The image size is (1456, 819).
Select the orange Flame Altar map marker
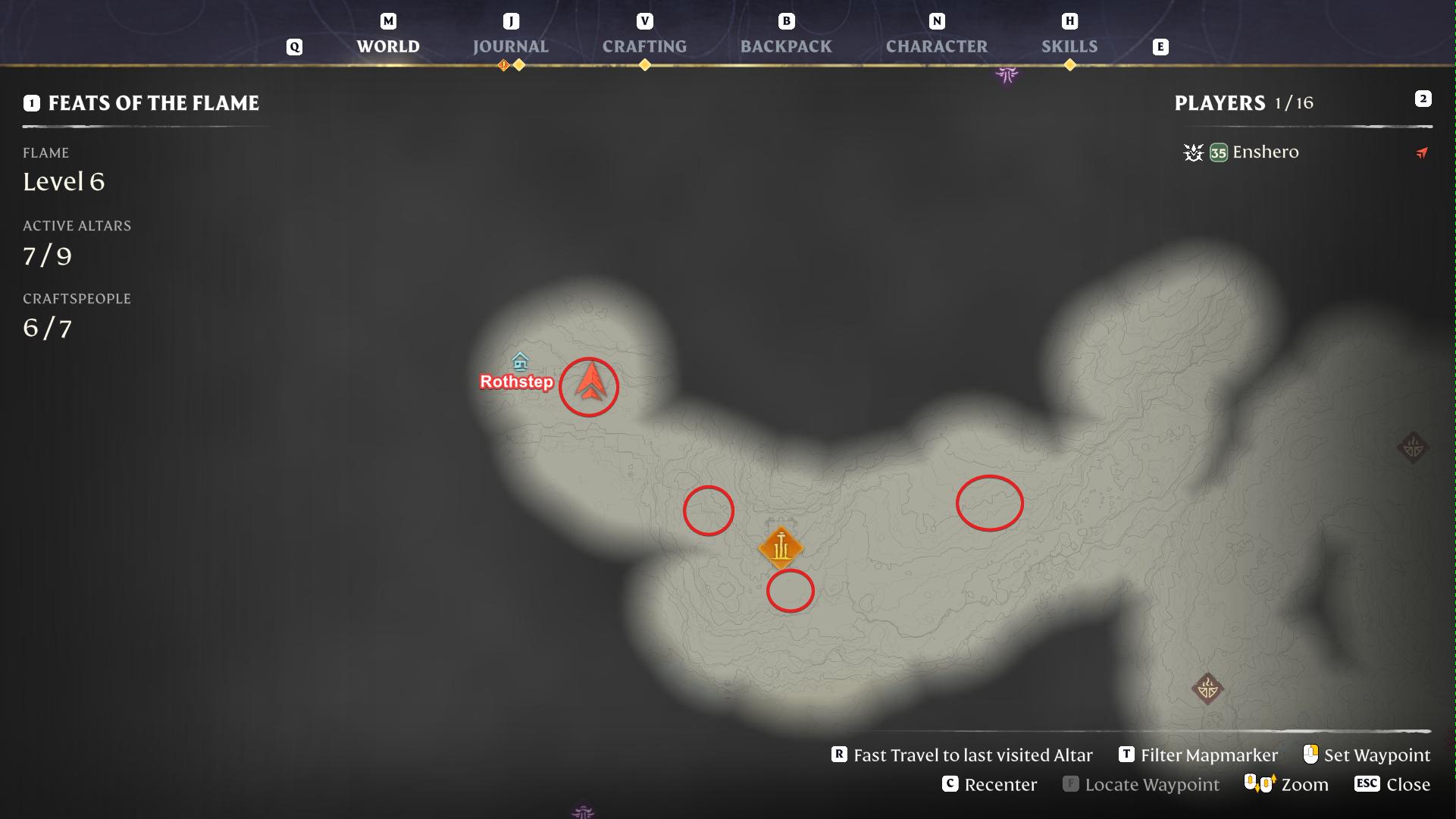pyautogui.click(x=781, y=548)
